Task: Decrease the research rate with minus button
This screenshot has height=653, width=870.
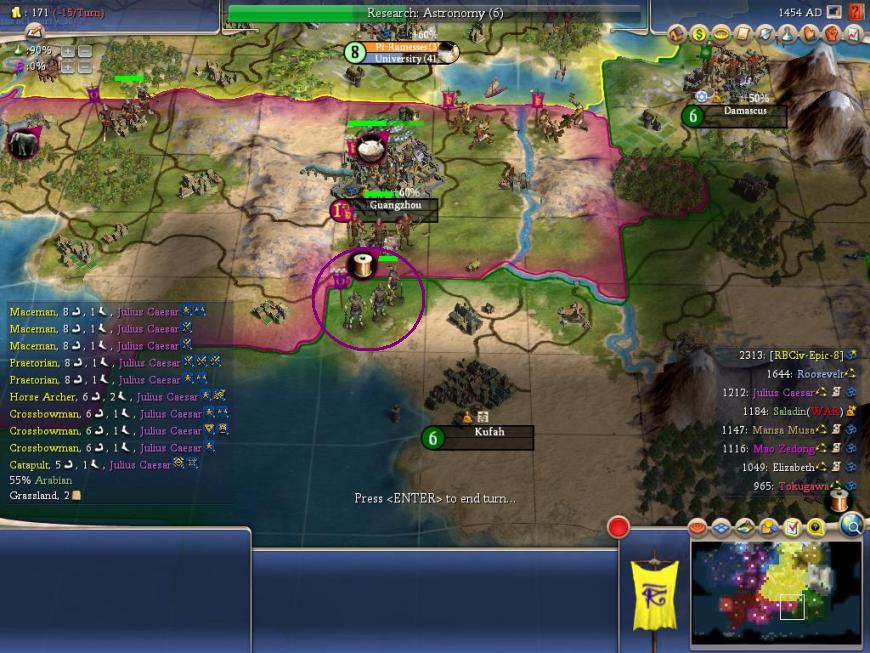Action: tap(85, 51)
